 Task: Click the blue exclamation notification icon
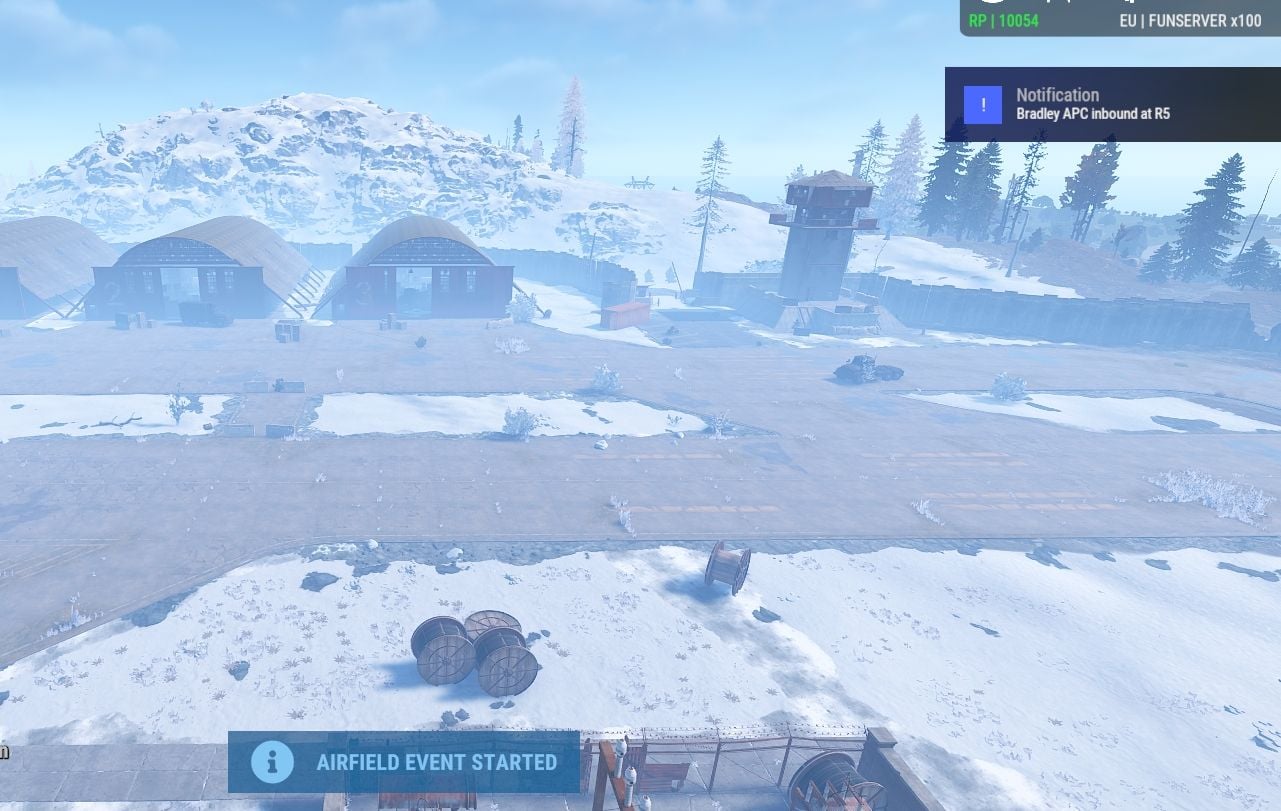982,104
